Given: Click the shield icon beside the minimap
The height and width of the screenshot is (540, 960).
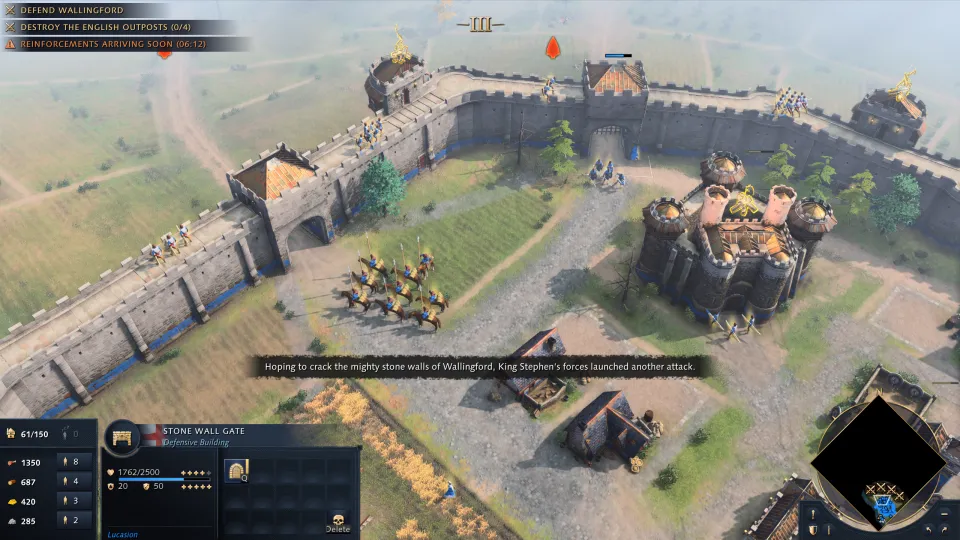Looking at the screenshot, I should tap(813, 528).
